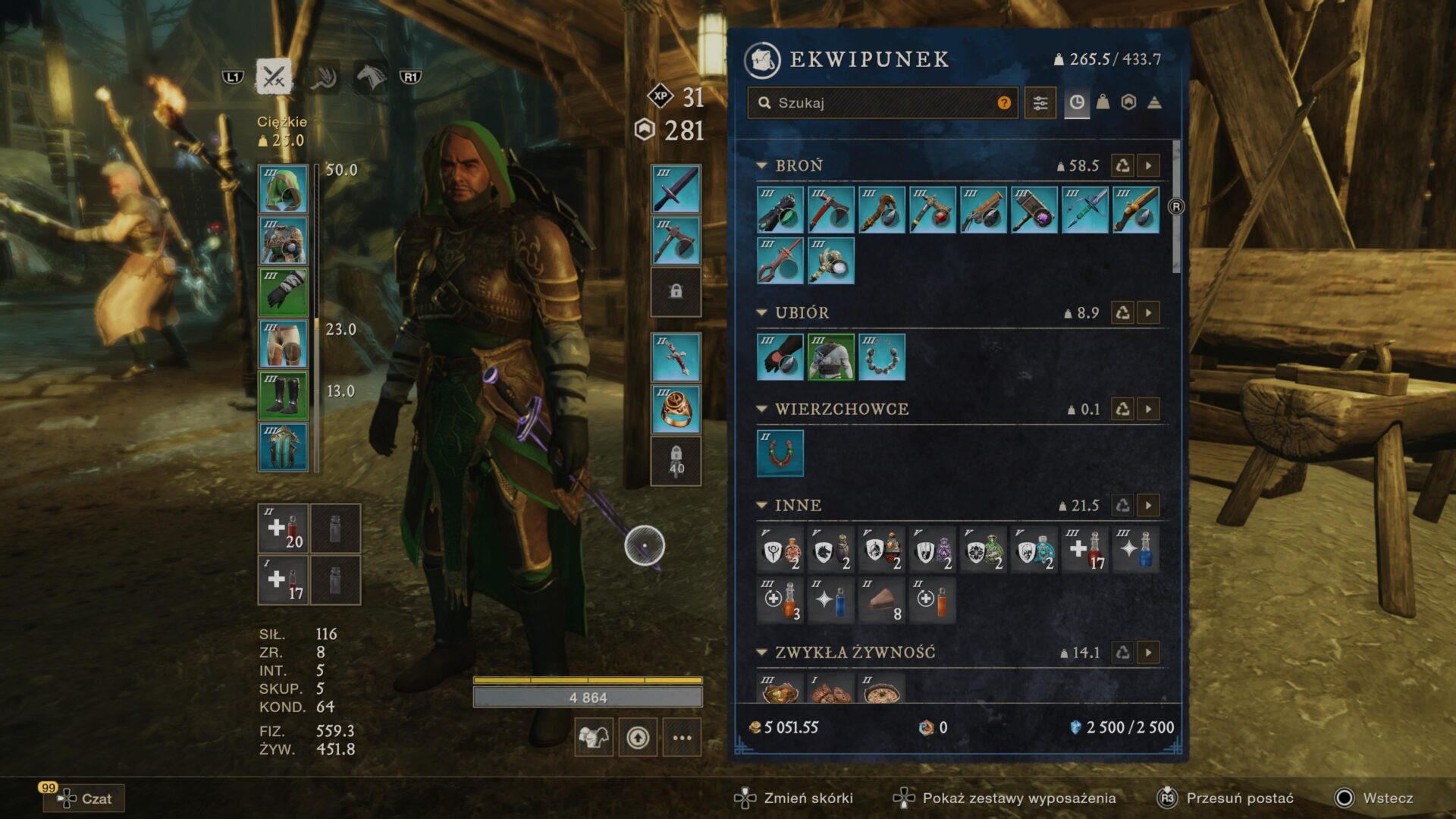Collapse the INNE section
This screenshot has height=819, width=1456.
[762, 505]
